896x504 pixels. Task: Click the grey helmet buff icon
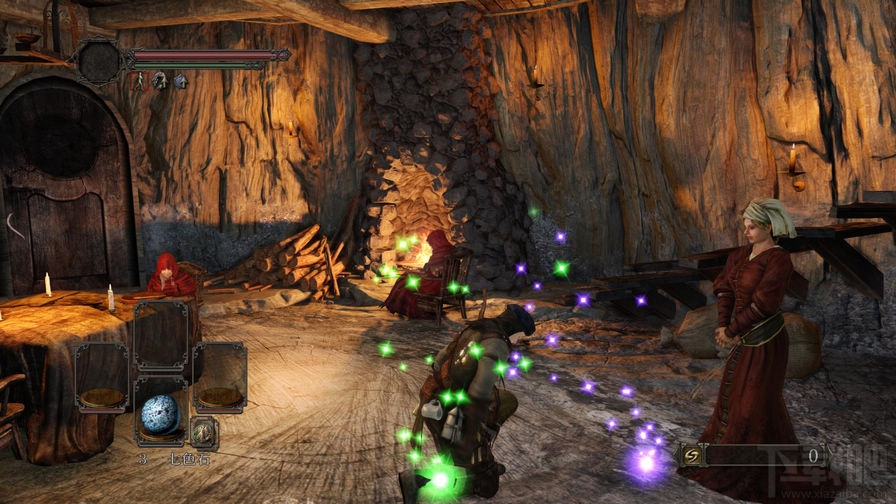coord(159,81)
